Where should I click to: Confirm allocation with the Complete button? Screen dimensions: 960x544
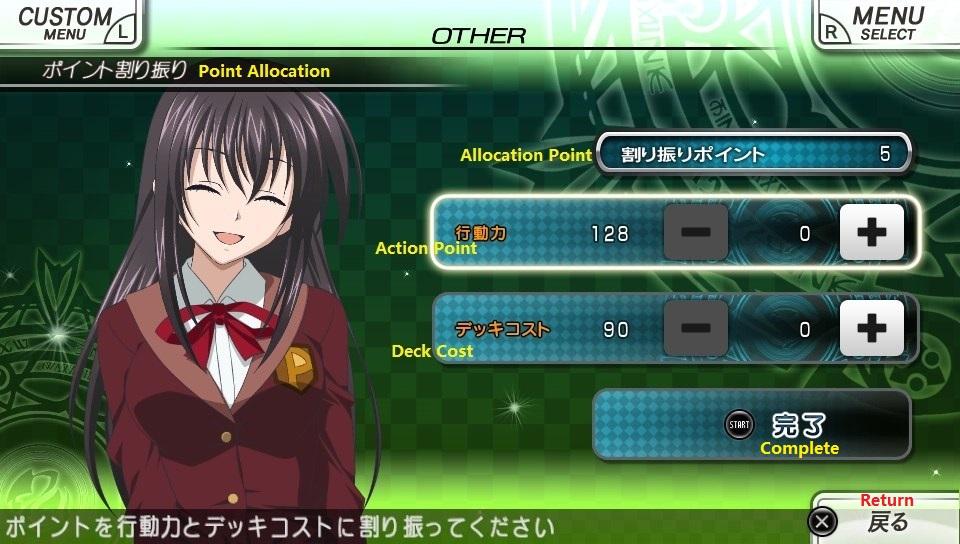tap(752, 425)
